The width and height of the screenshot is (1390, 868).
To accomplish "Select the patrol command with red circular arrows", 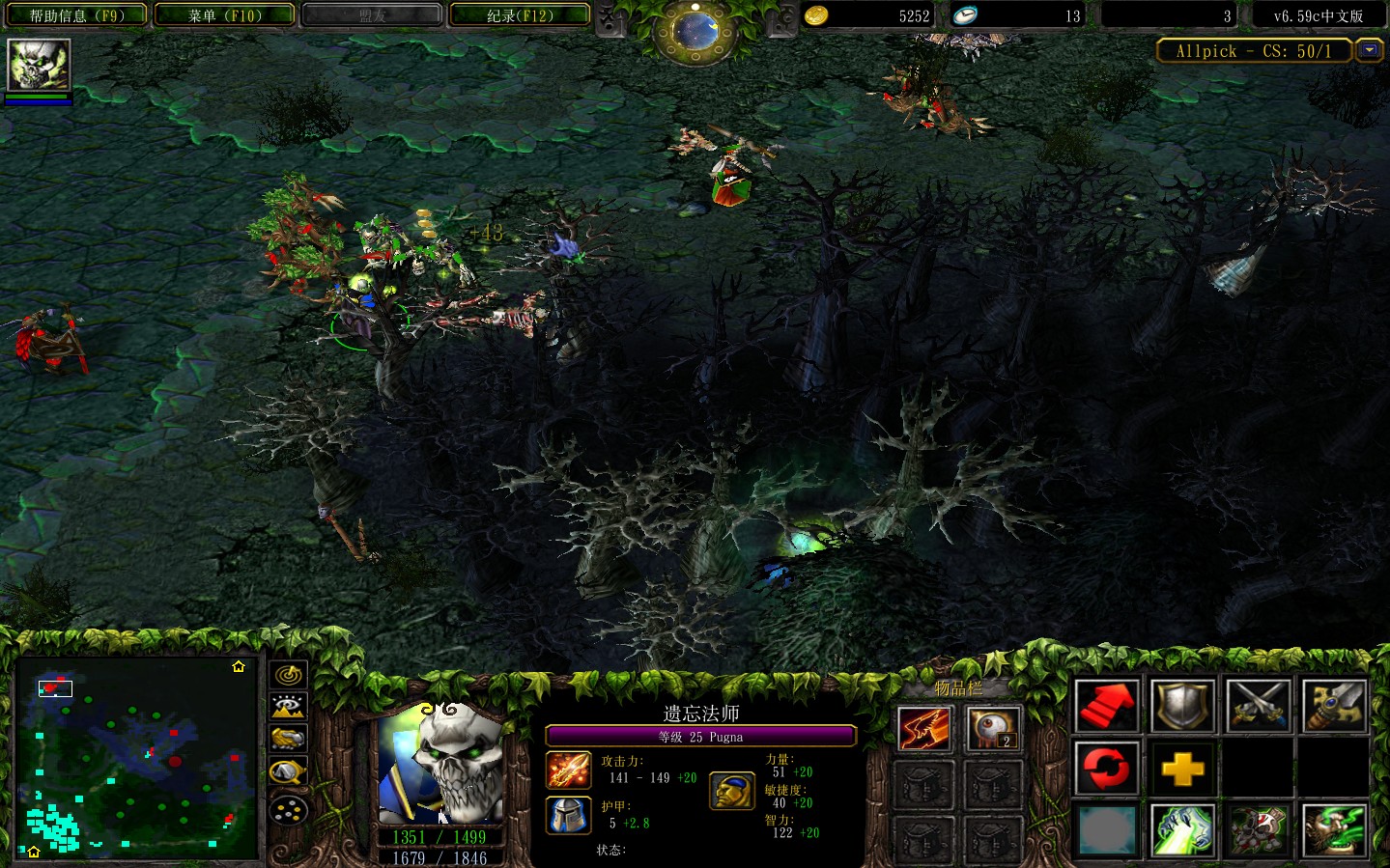I will tap(1107, 770).
